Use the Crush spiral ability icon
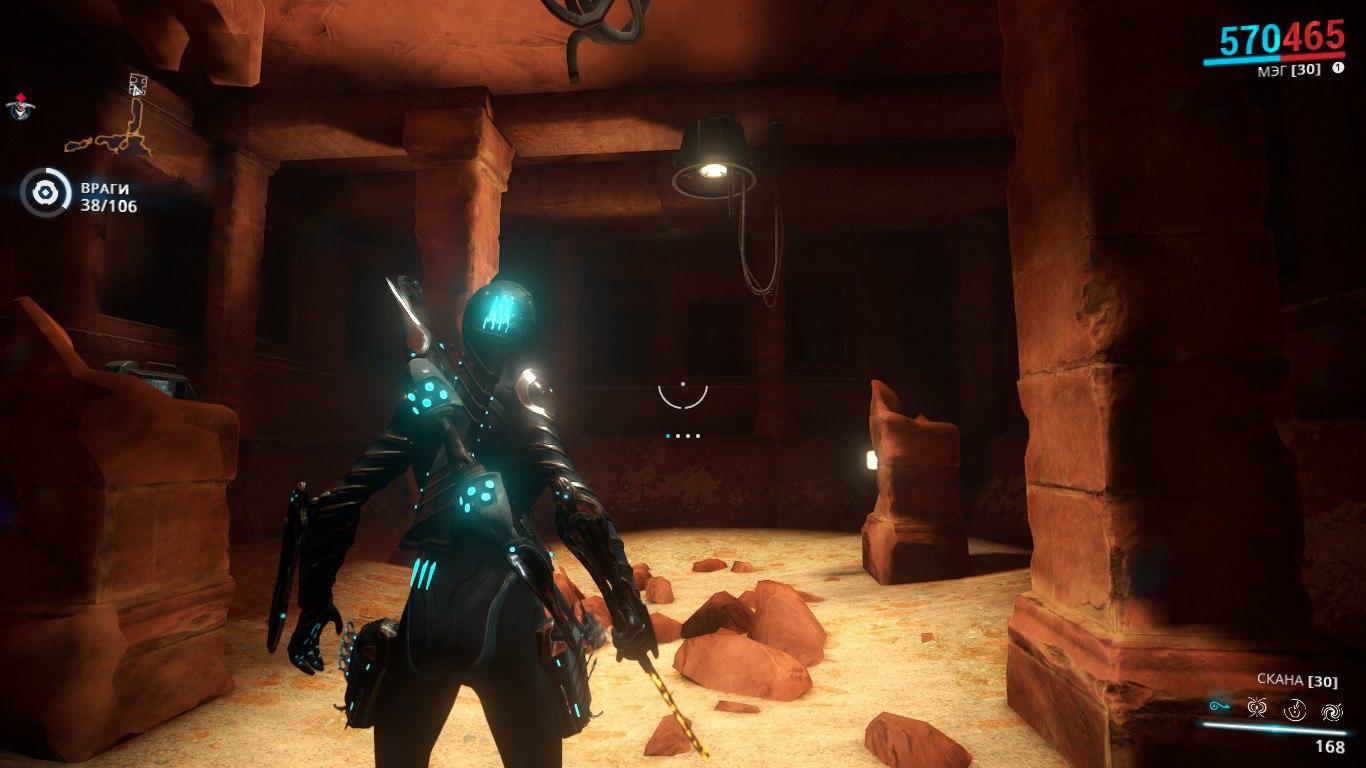Viewport: 1366px width, 768px height. point(1332,711)
